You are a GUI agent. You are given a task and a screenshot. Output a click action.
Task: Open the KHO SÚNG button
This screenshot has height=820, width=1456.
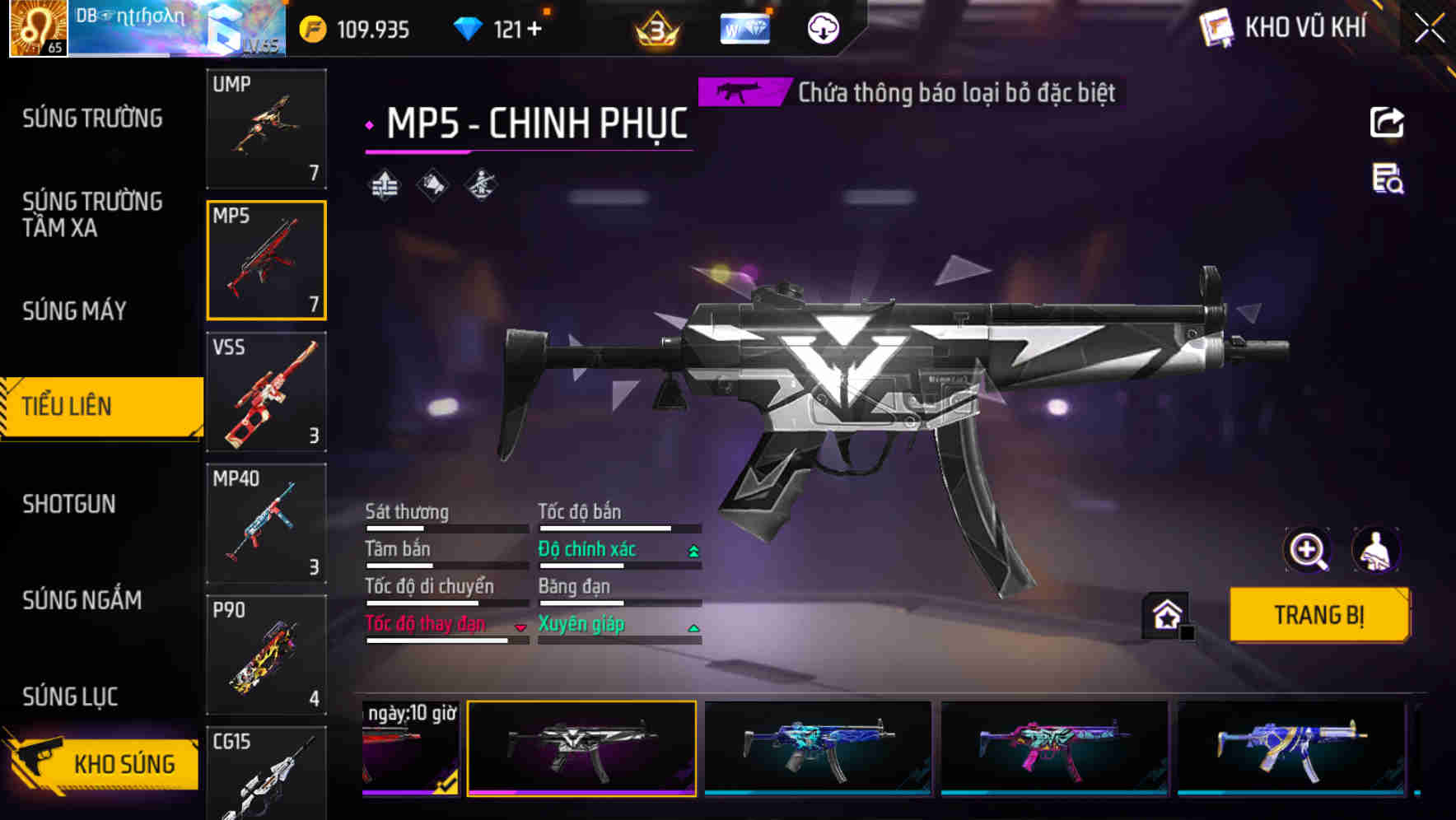103,763
